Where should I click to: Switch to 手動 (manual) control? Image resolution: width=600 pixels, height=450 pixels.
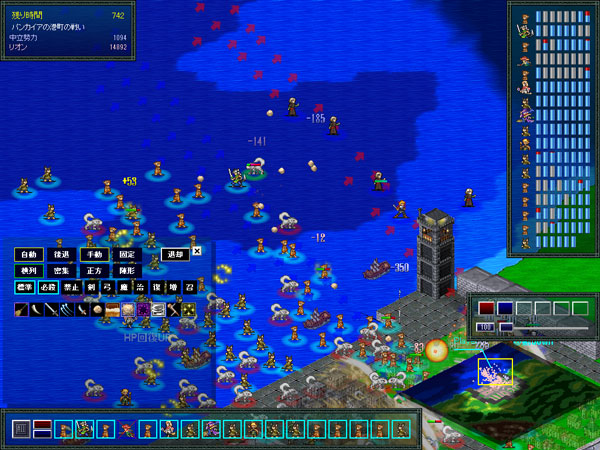94,254
